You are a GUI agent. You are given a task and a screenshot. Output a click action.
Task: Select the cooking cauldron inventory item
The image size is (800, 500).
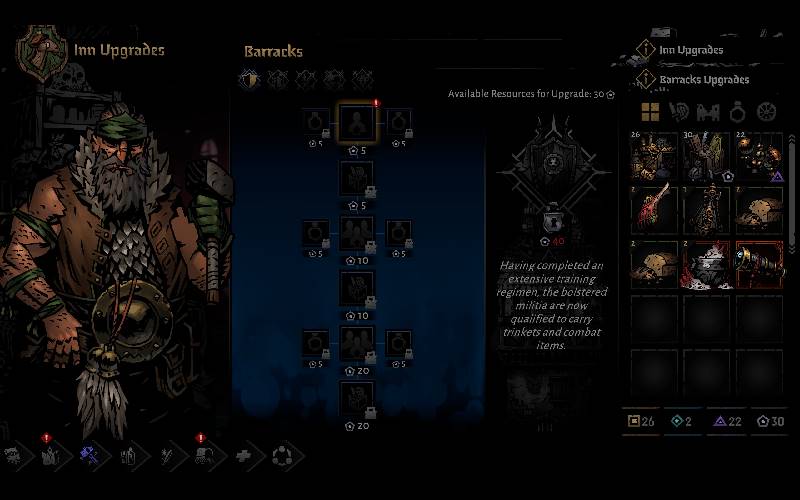coord(708,264)
